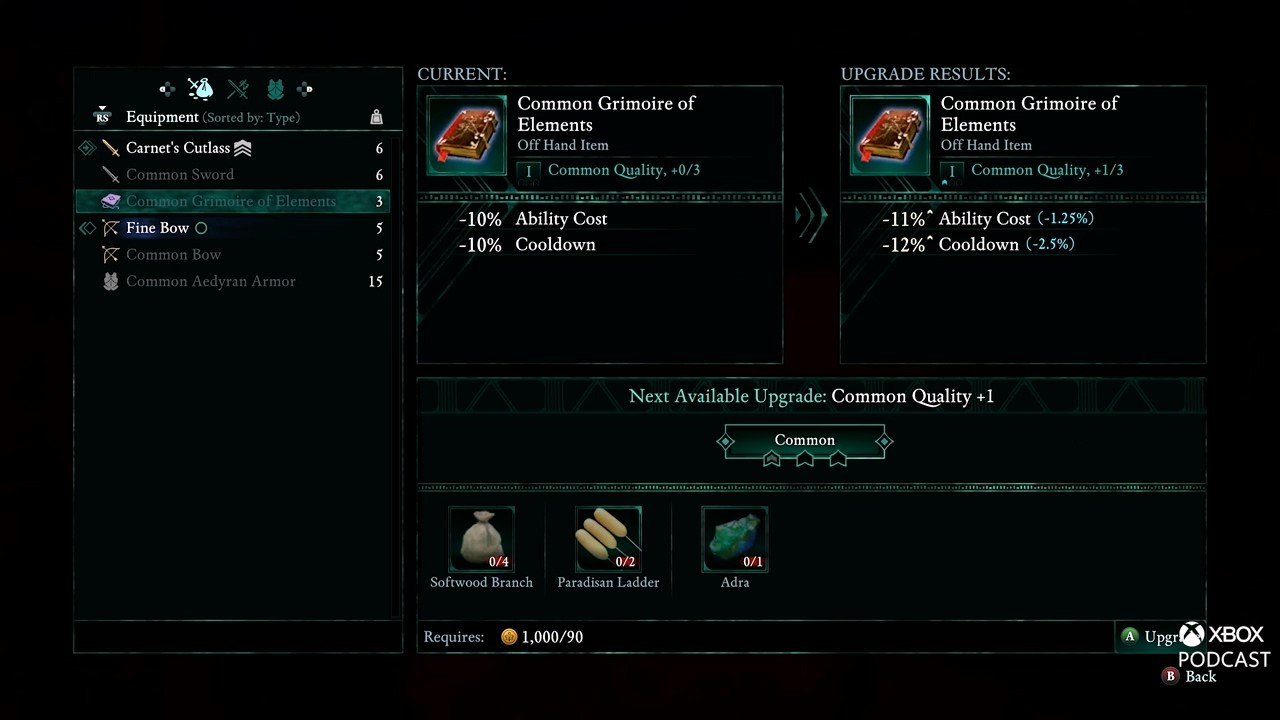Inspect the Adra material slot

(x=735, y=539)
